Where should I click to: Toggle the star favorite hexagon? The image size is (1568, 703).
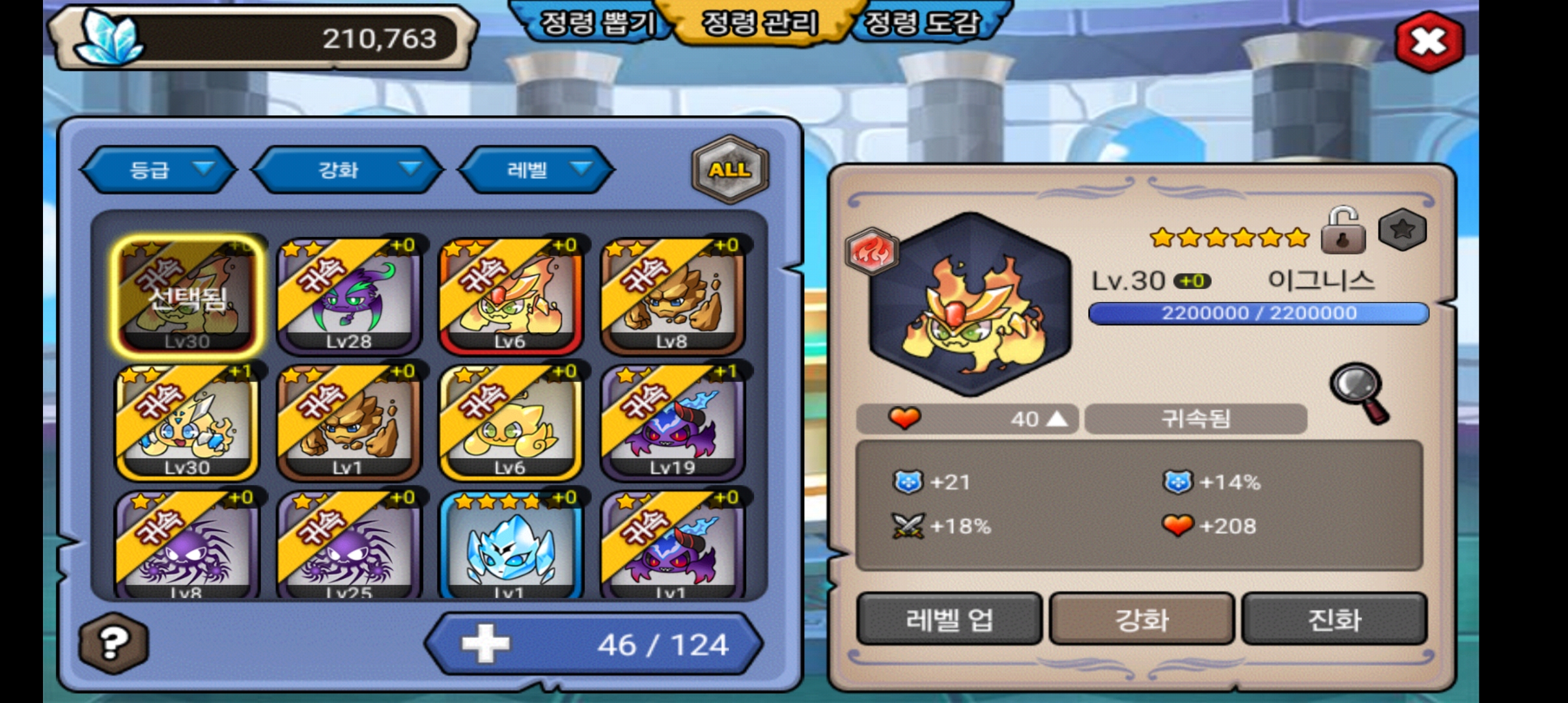pos(1403,230)
